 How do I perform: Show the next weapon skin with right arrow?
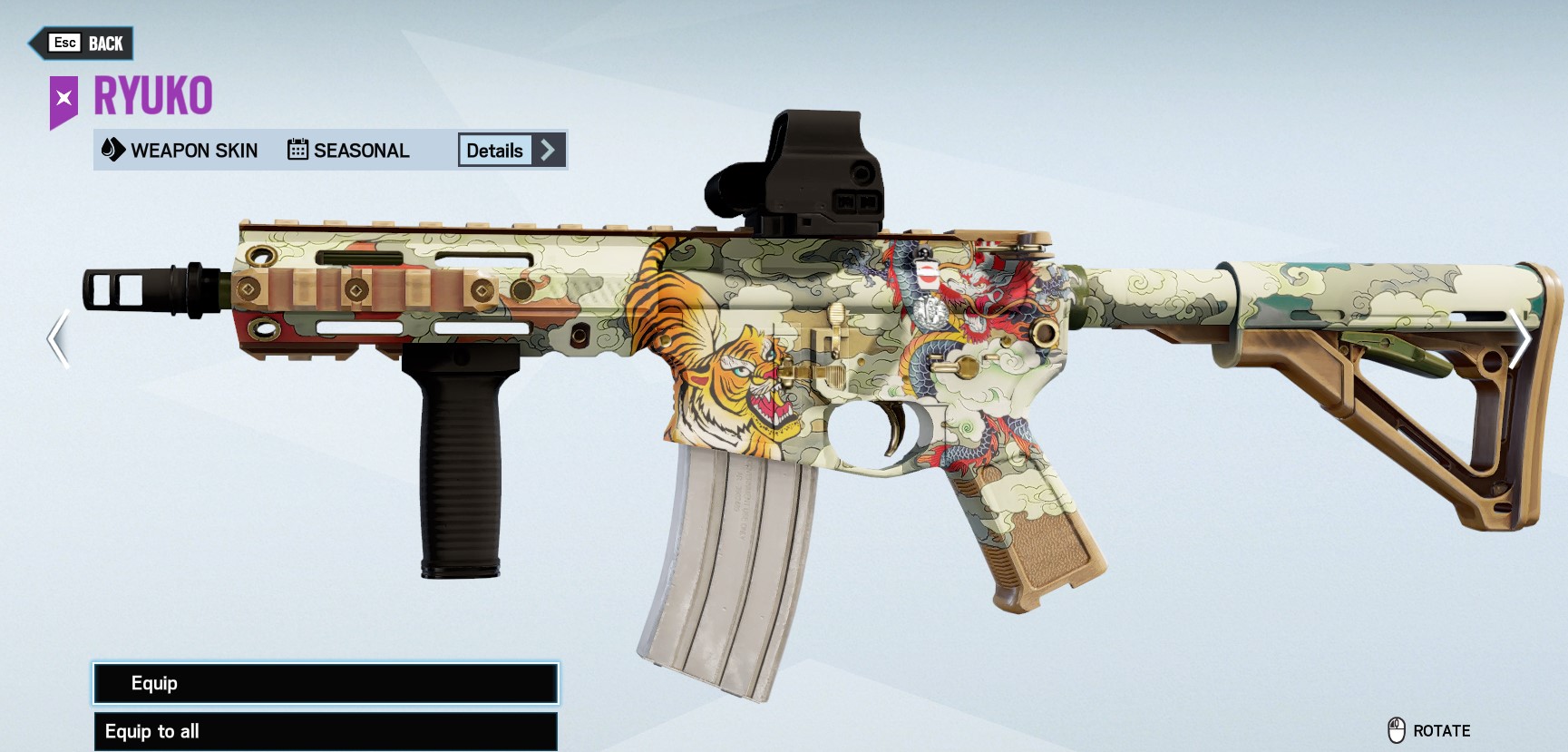[x=1520, y=338]
